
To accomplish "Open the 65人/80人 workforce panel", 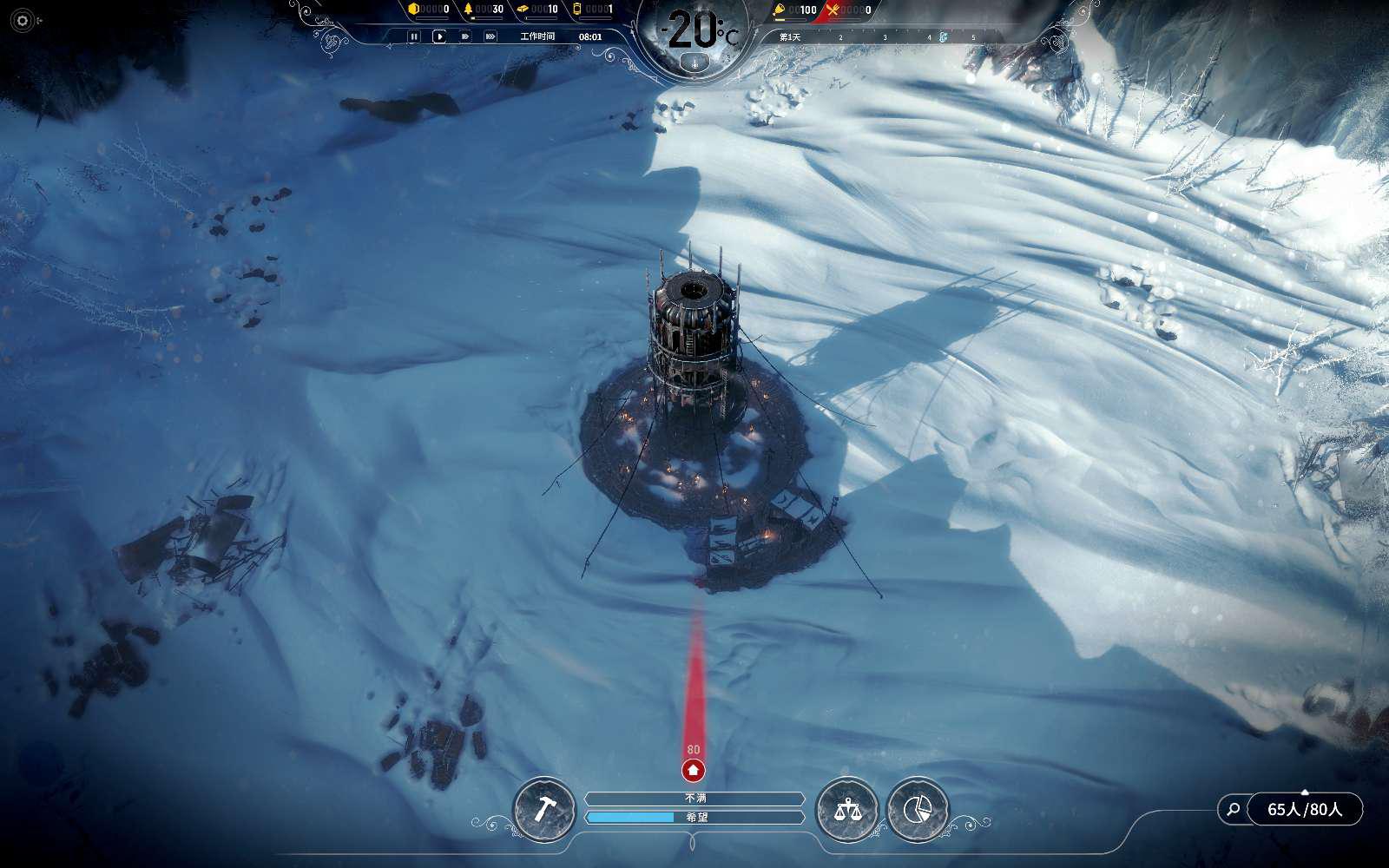I will [x=1304, y=810].
